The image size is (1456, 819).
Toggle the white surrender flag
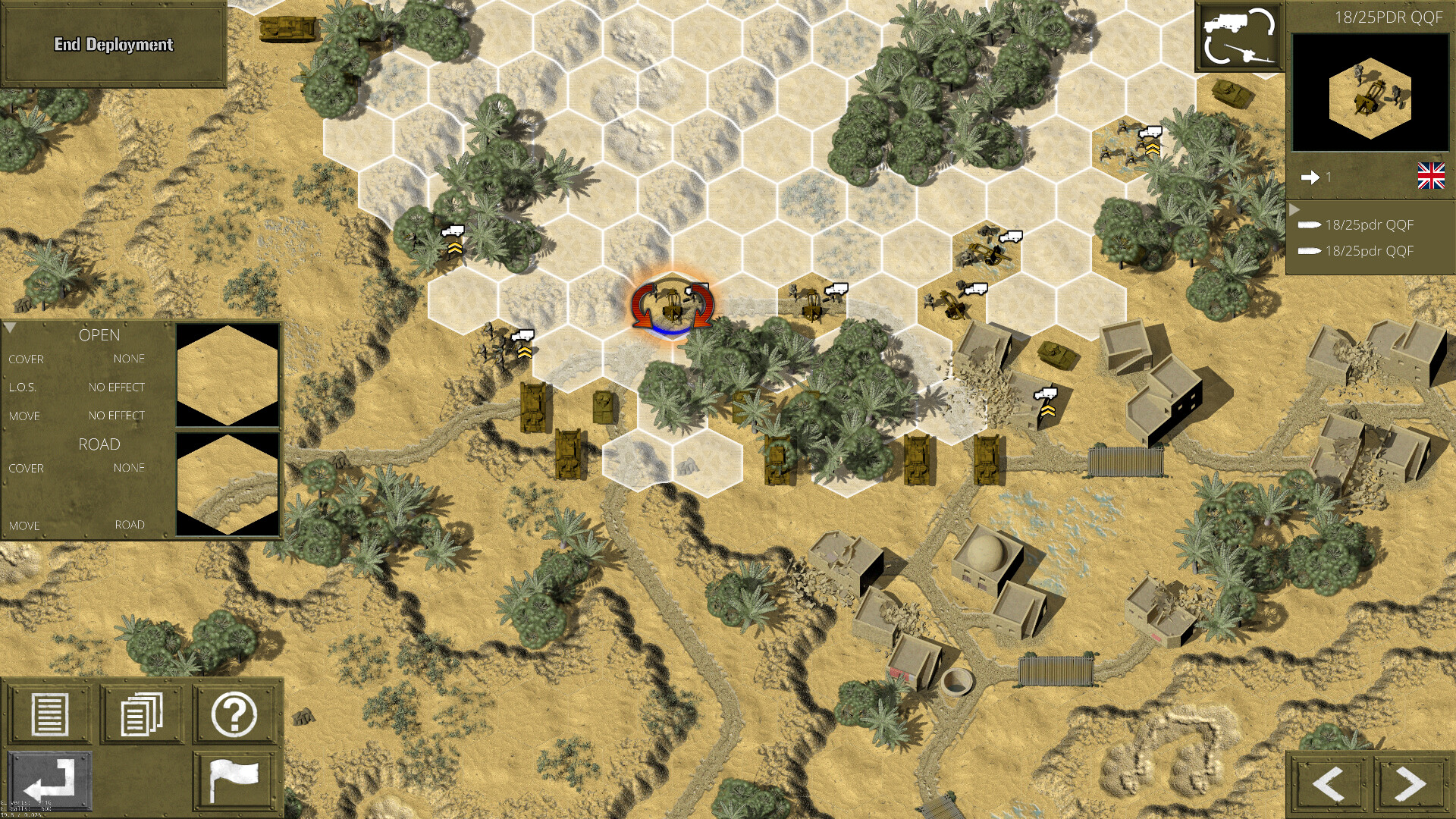click(x=235, y=777)
